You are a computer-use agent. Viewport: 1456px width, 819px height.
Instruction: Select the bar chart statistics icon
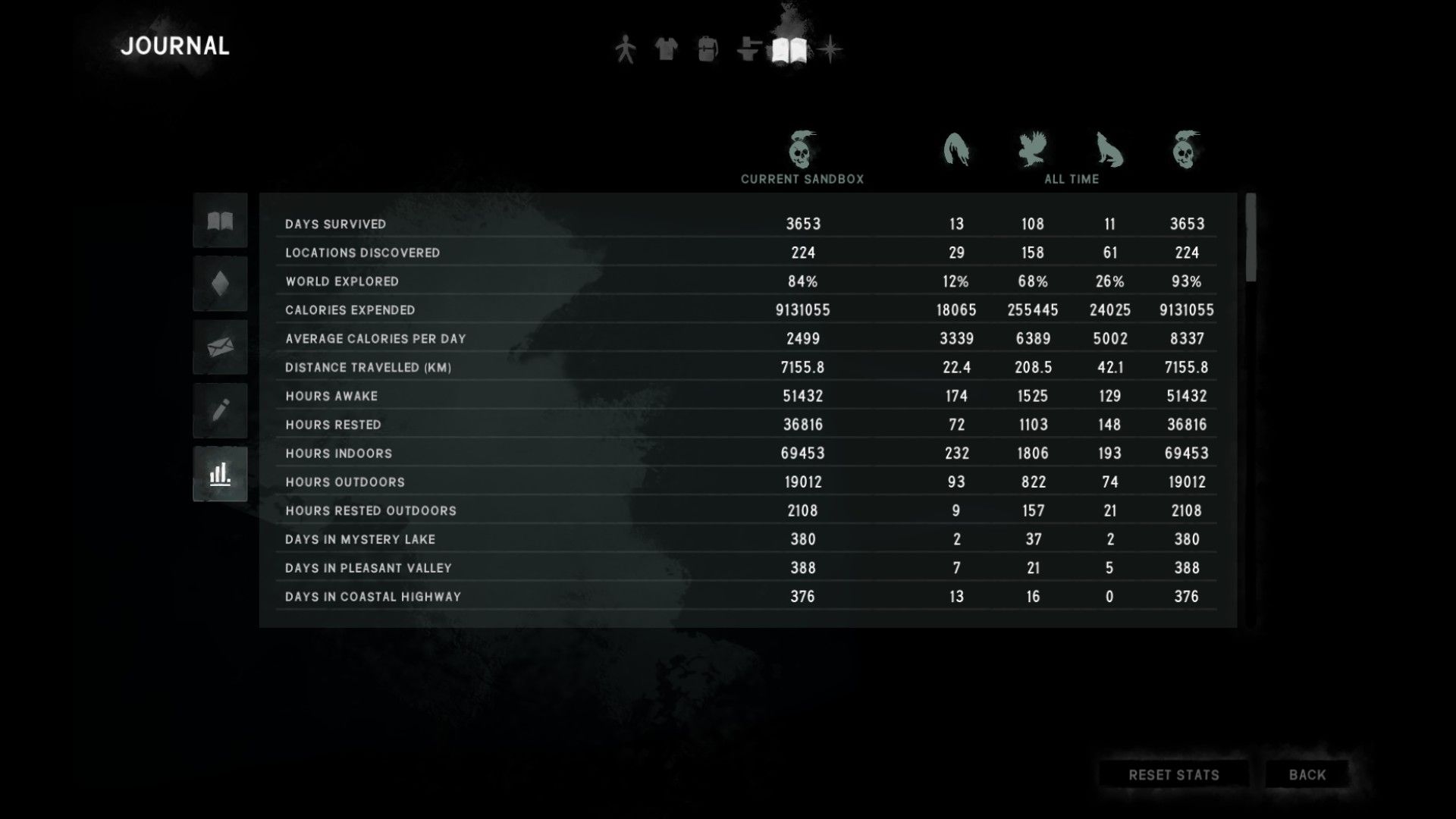(x=219, y=472)
